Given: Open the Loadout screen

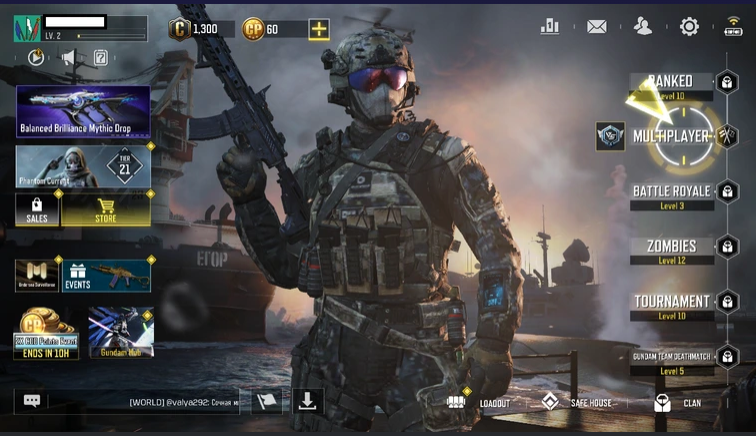Looking at the screenshot, I should tap(479, 403).
